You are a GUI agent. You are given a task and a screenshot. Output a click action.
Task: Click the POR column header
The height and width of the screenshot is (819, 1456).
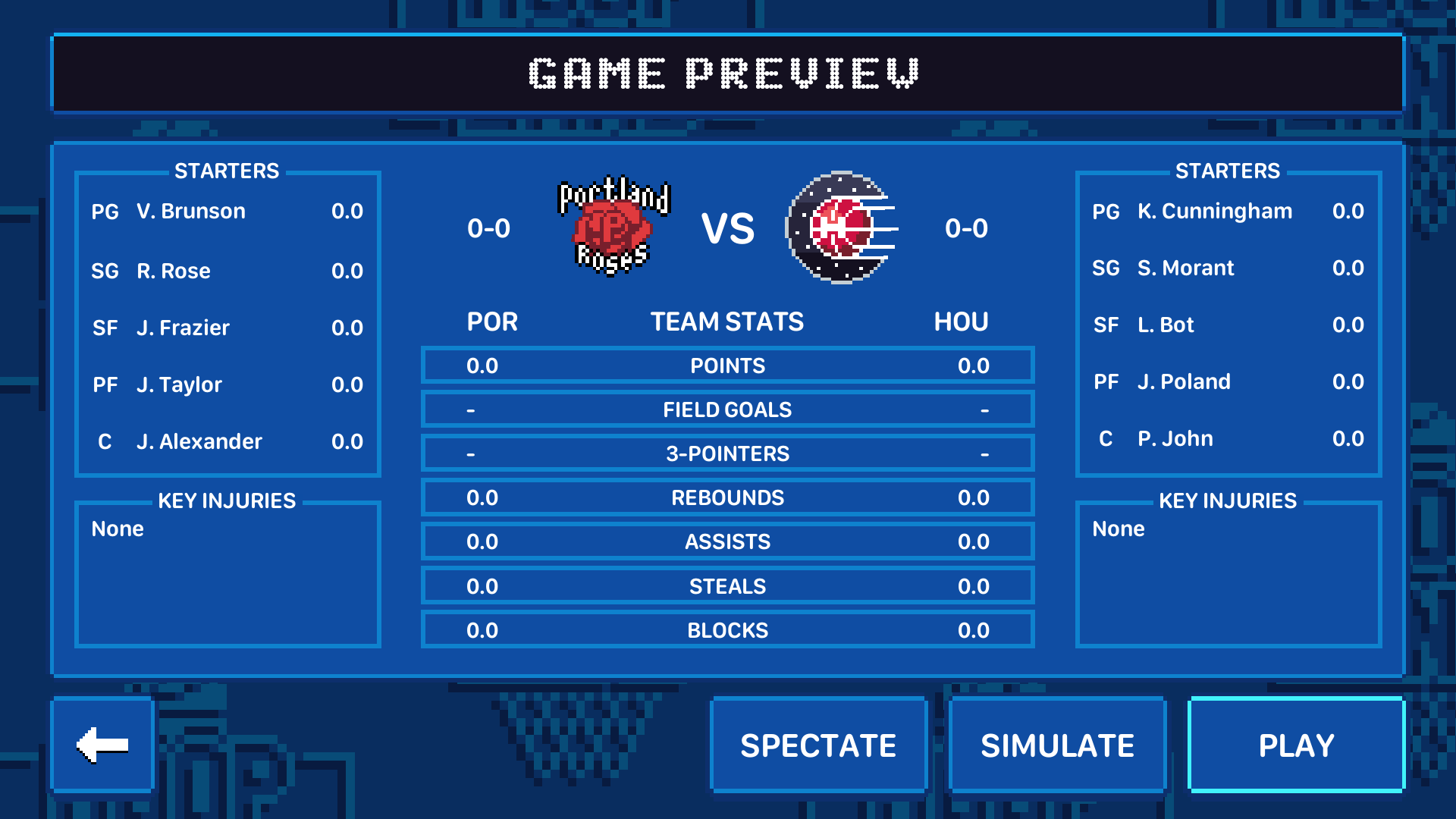pyautogui.click(x=492, y=322)
